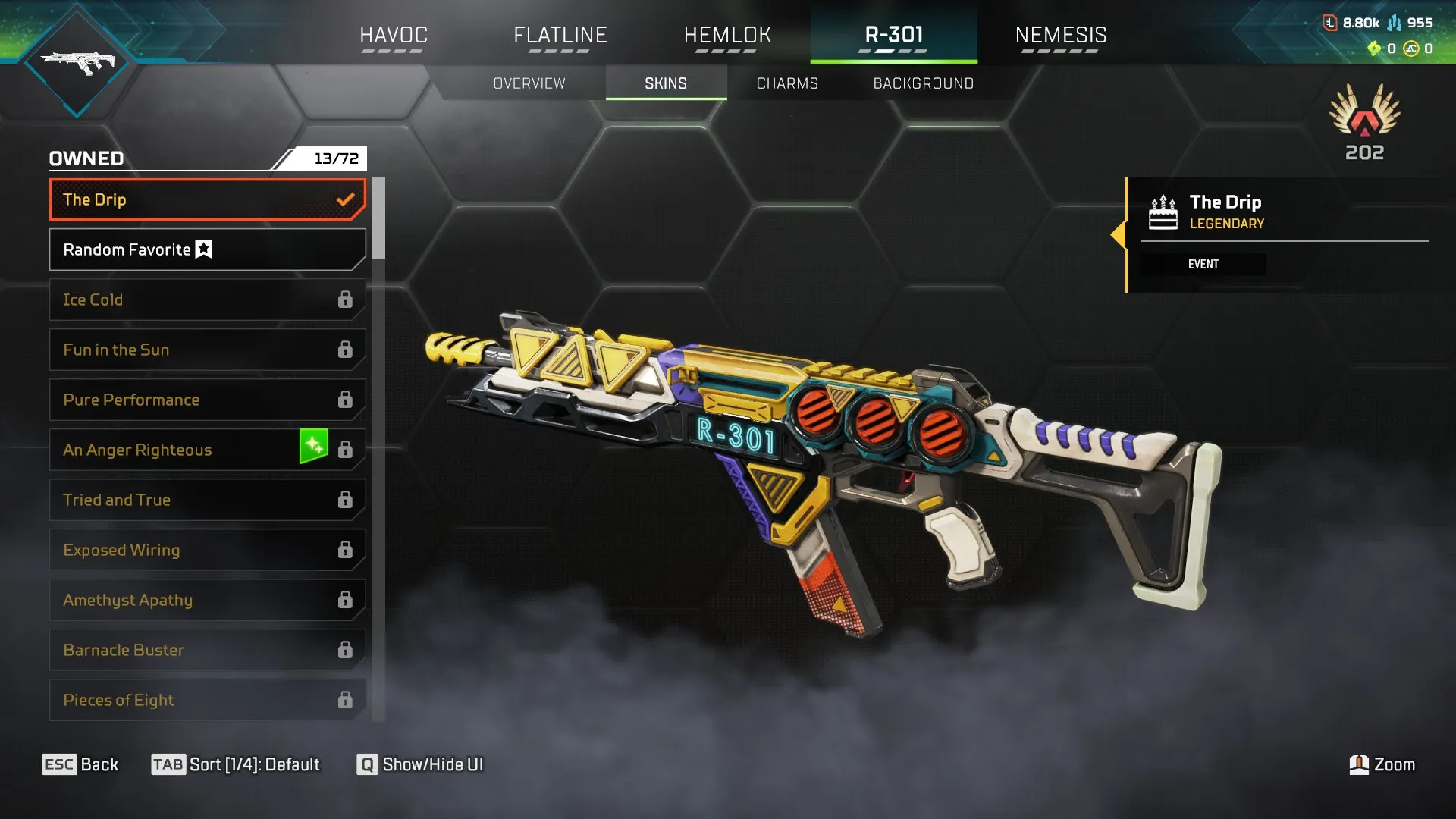Select the Apex Coins icon

pyautogui.click(x=1410, y=49)
